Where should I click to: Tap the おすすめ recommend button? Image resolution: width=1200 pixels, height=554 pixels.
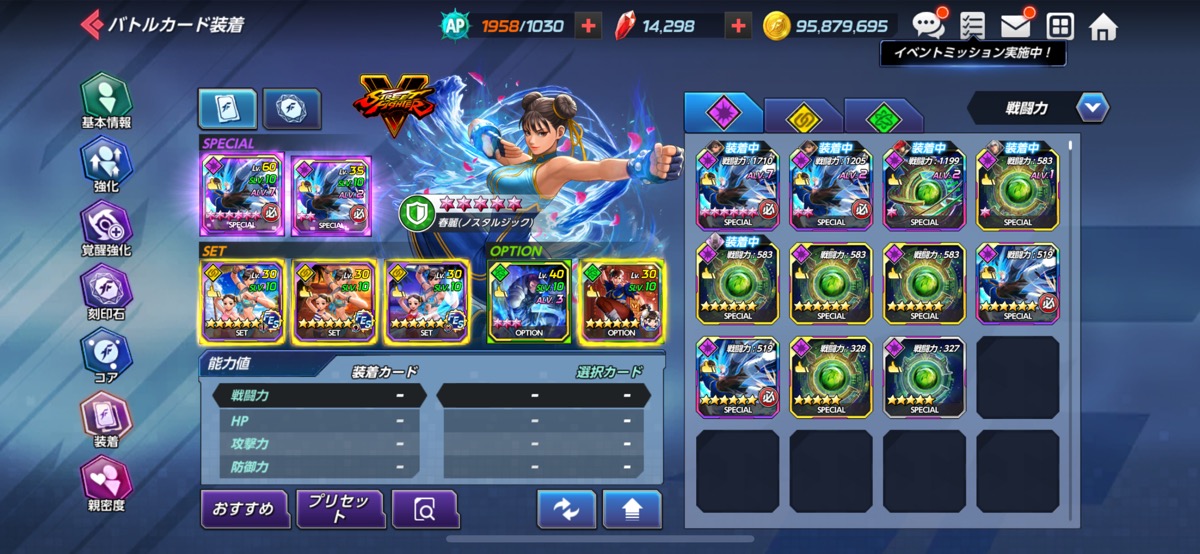[x=244, y=509]
